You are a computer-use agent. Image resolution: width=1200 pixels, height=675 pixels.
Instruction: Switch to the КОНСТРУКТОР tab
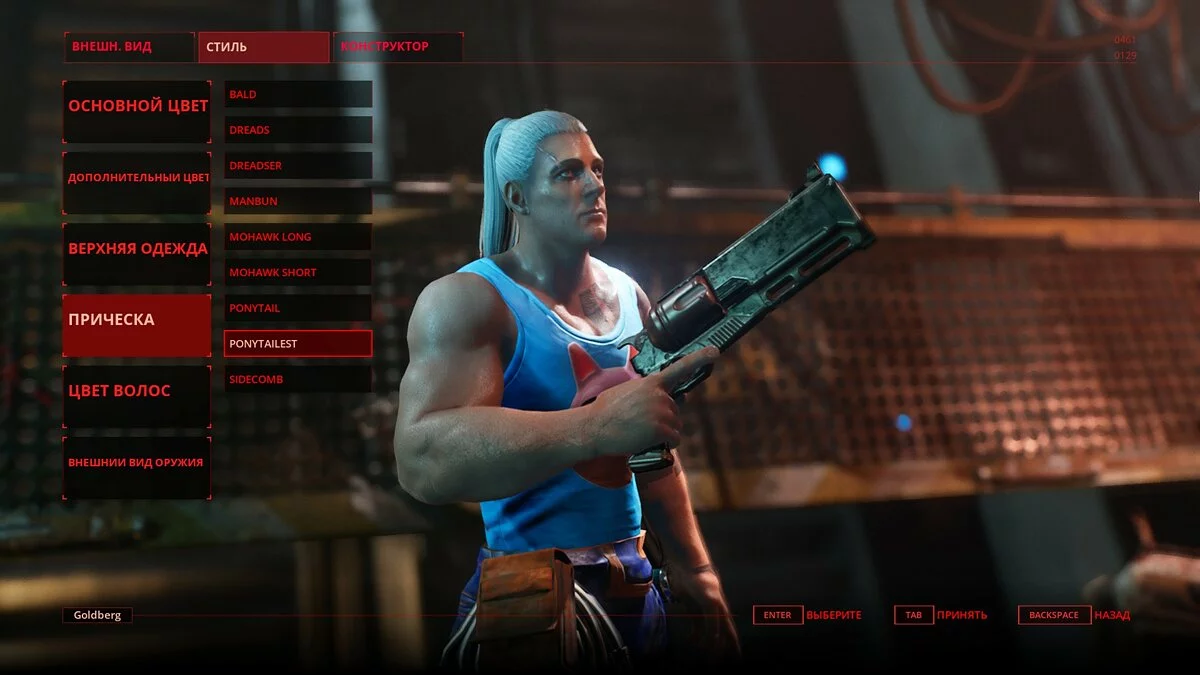point(398,47)
